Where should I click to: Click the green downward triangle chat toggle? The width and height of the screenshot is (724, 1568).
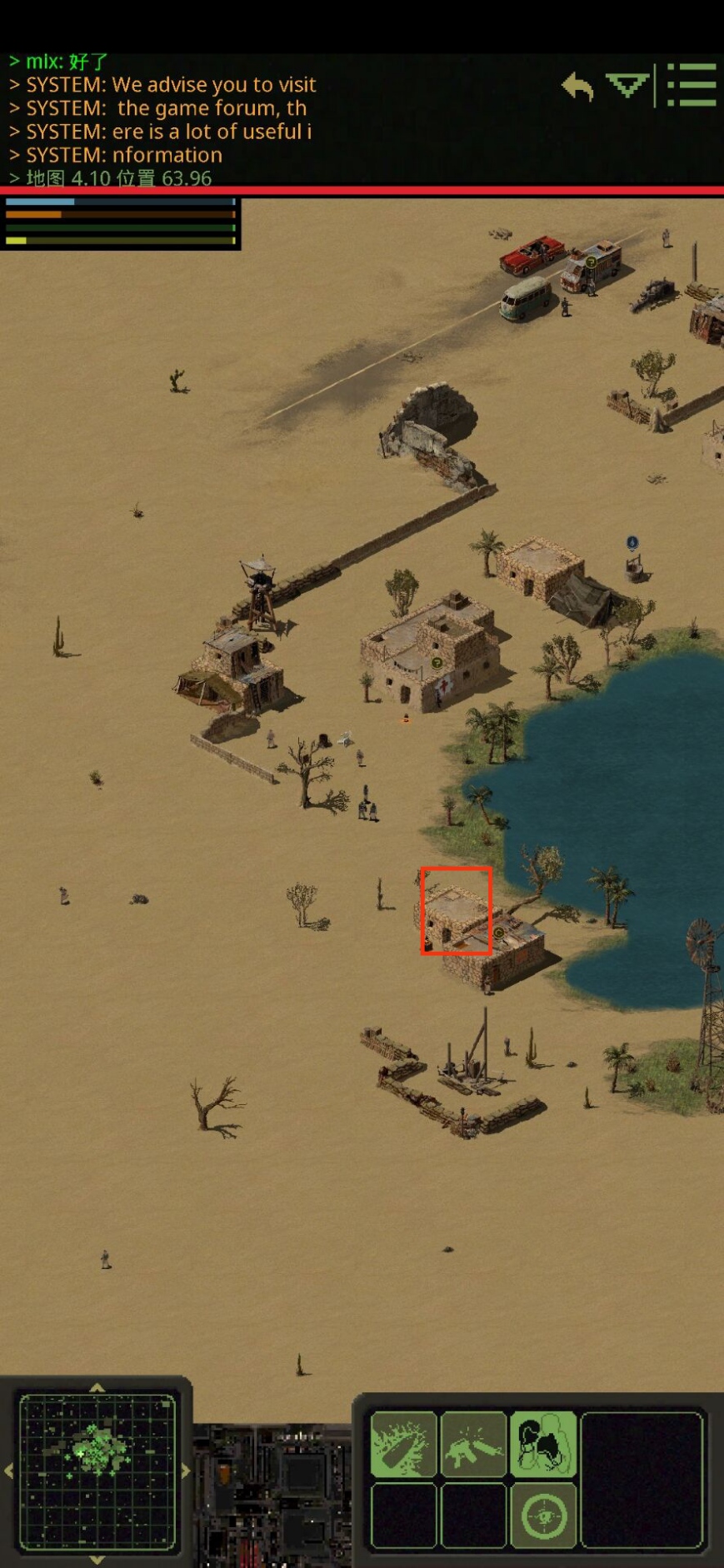pos(627,85)
